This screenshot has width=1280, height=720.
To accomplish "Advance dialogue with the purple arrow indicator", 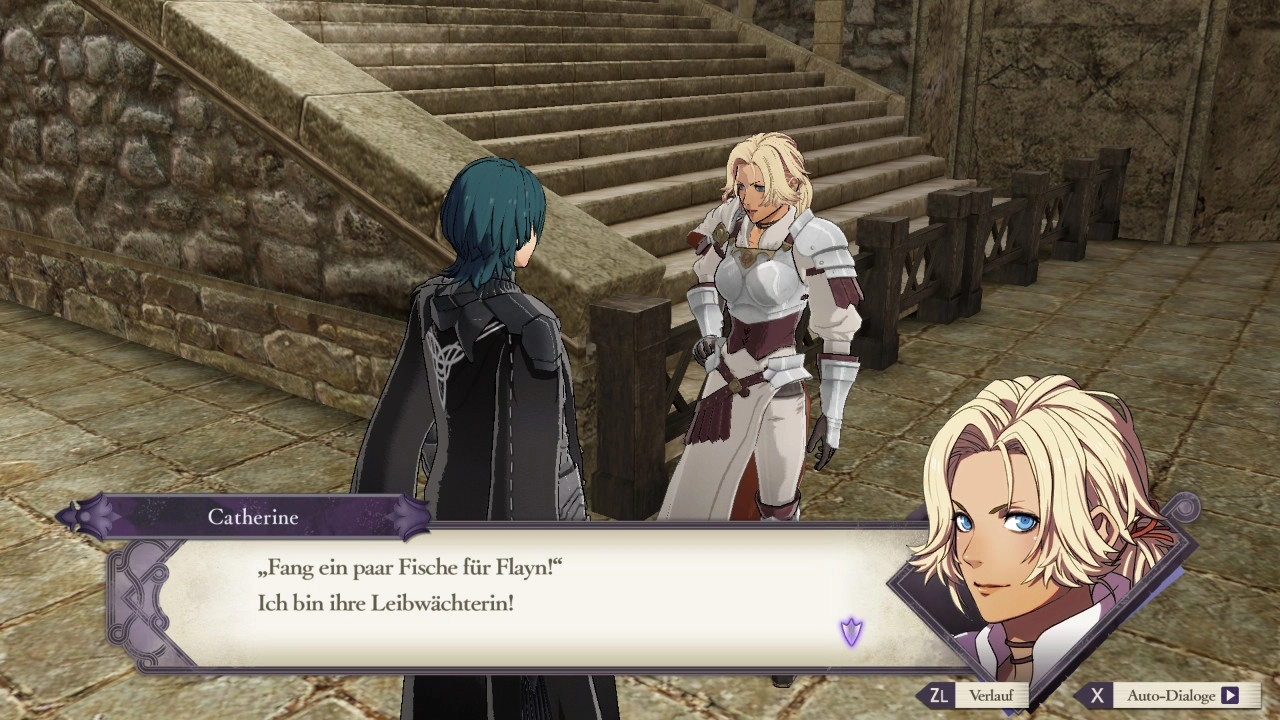I will pos(851,631).
